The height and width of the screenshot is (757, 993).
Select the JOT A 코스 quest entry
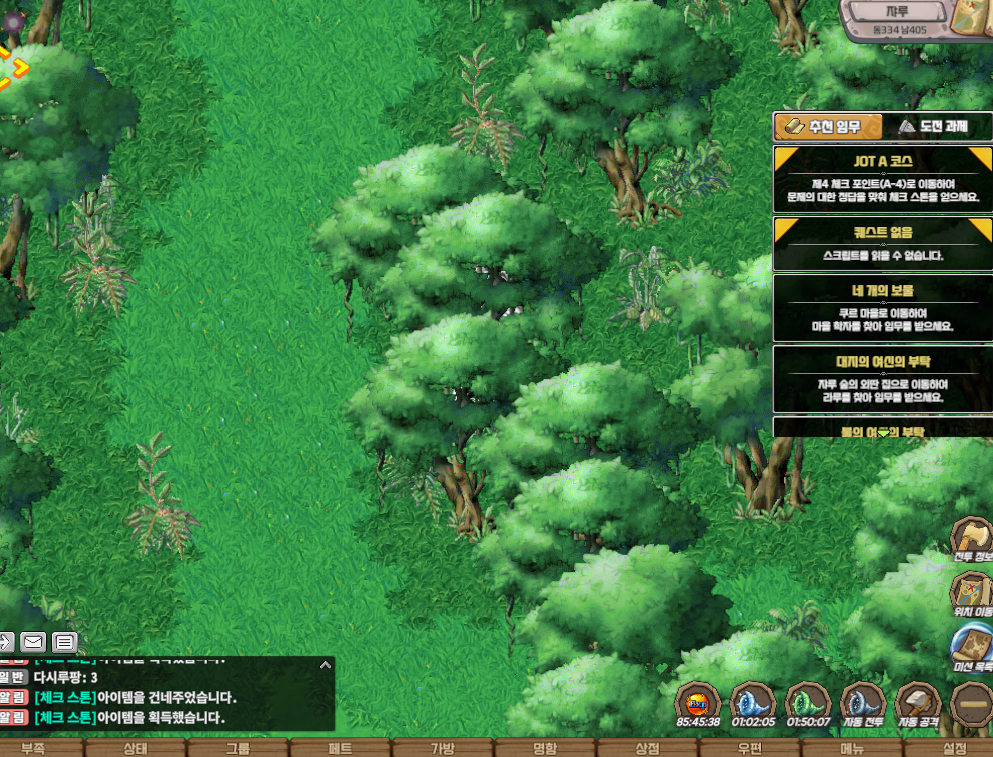pos(883,176)
